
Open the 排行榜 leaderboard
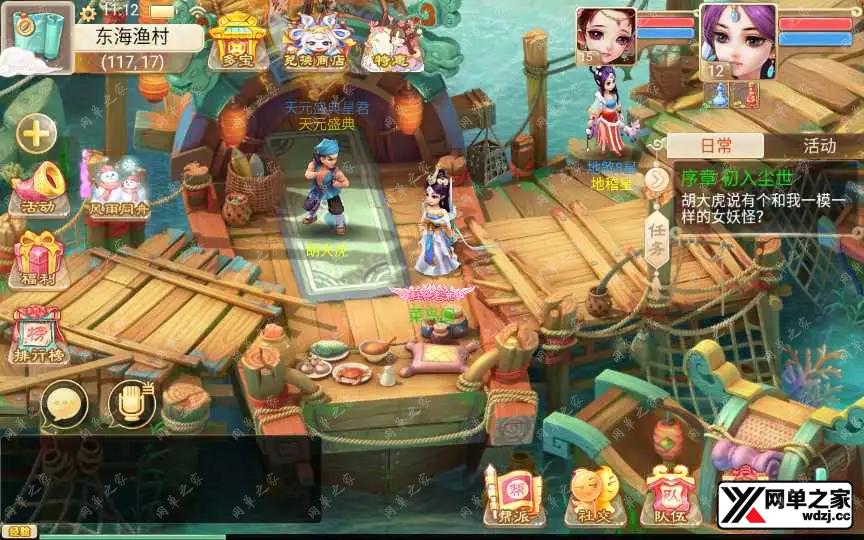(38, 331)
